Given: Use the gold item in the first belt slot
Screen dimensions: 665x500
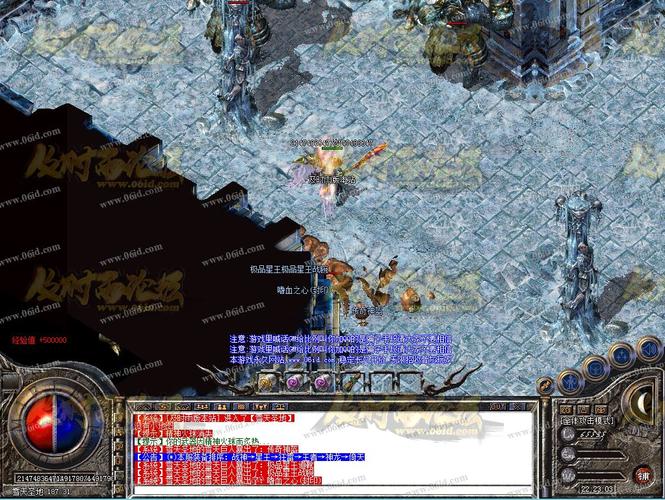Looking at the screenshot, I should (267, 381).
